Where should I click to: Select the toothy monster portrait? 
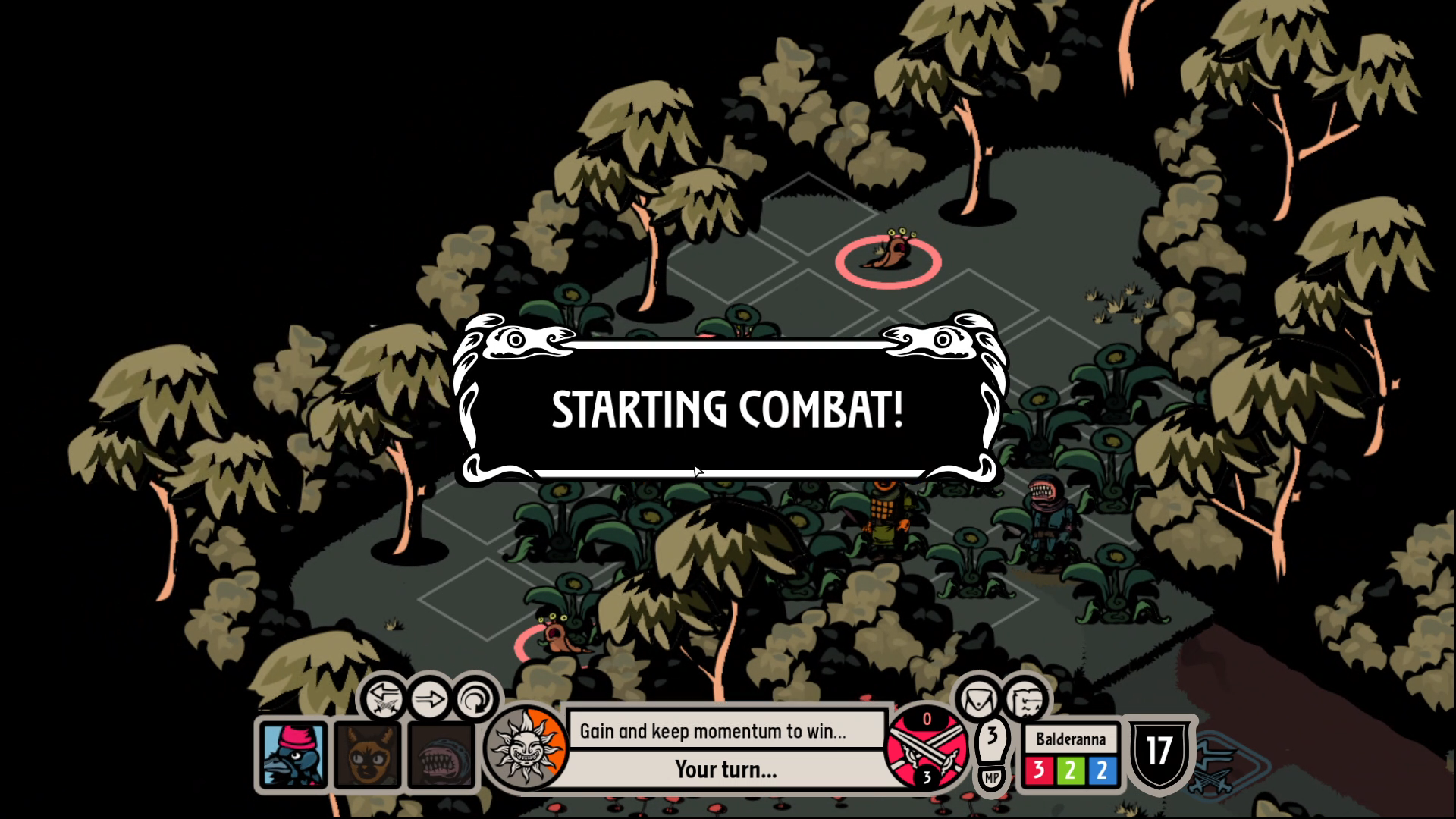441,755
